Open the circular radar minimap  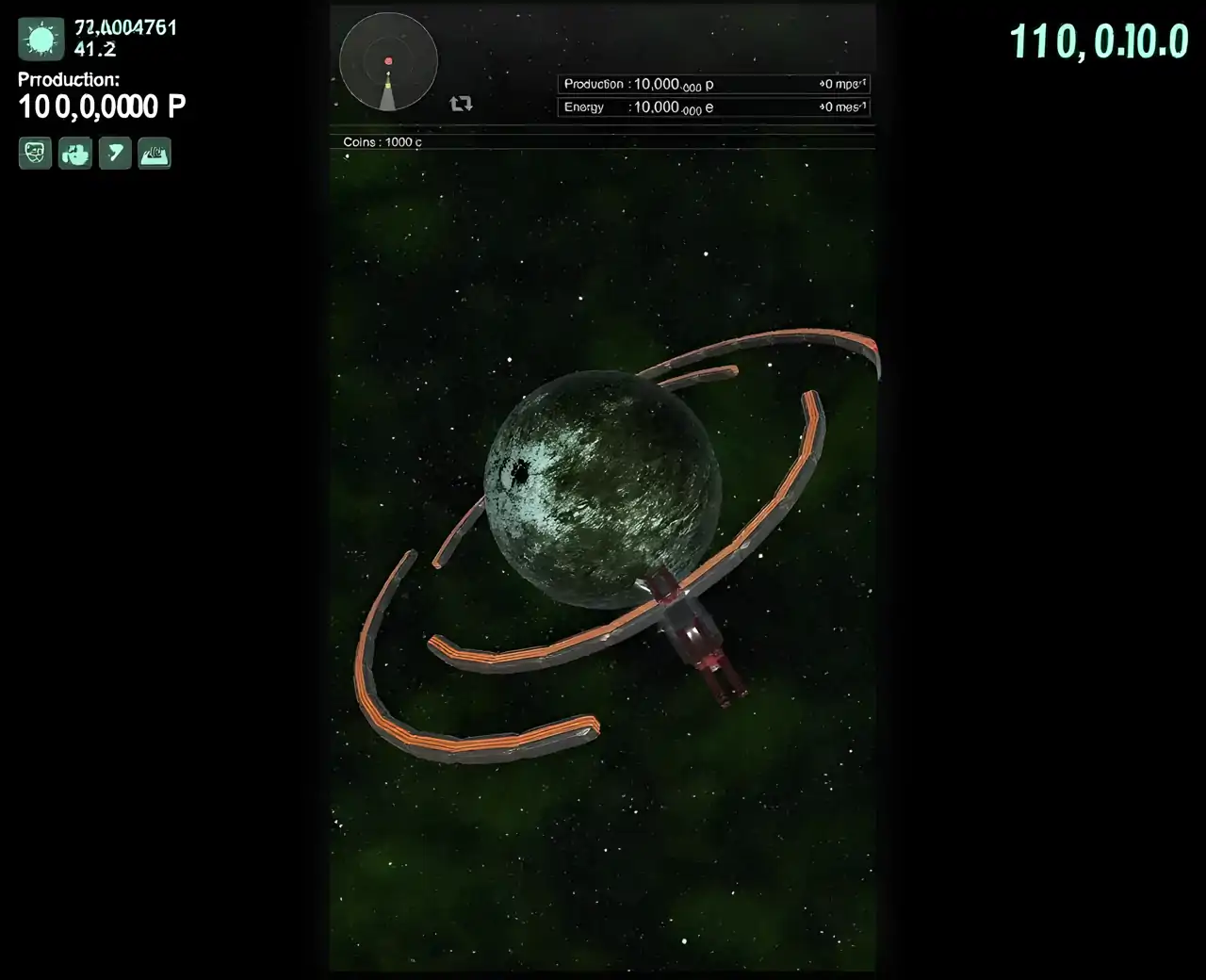[x=387, y=60]
